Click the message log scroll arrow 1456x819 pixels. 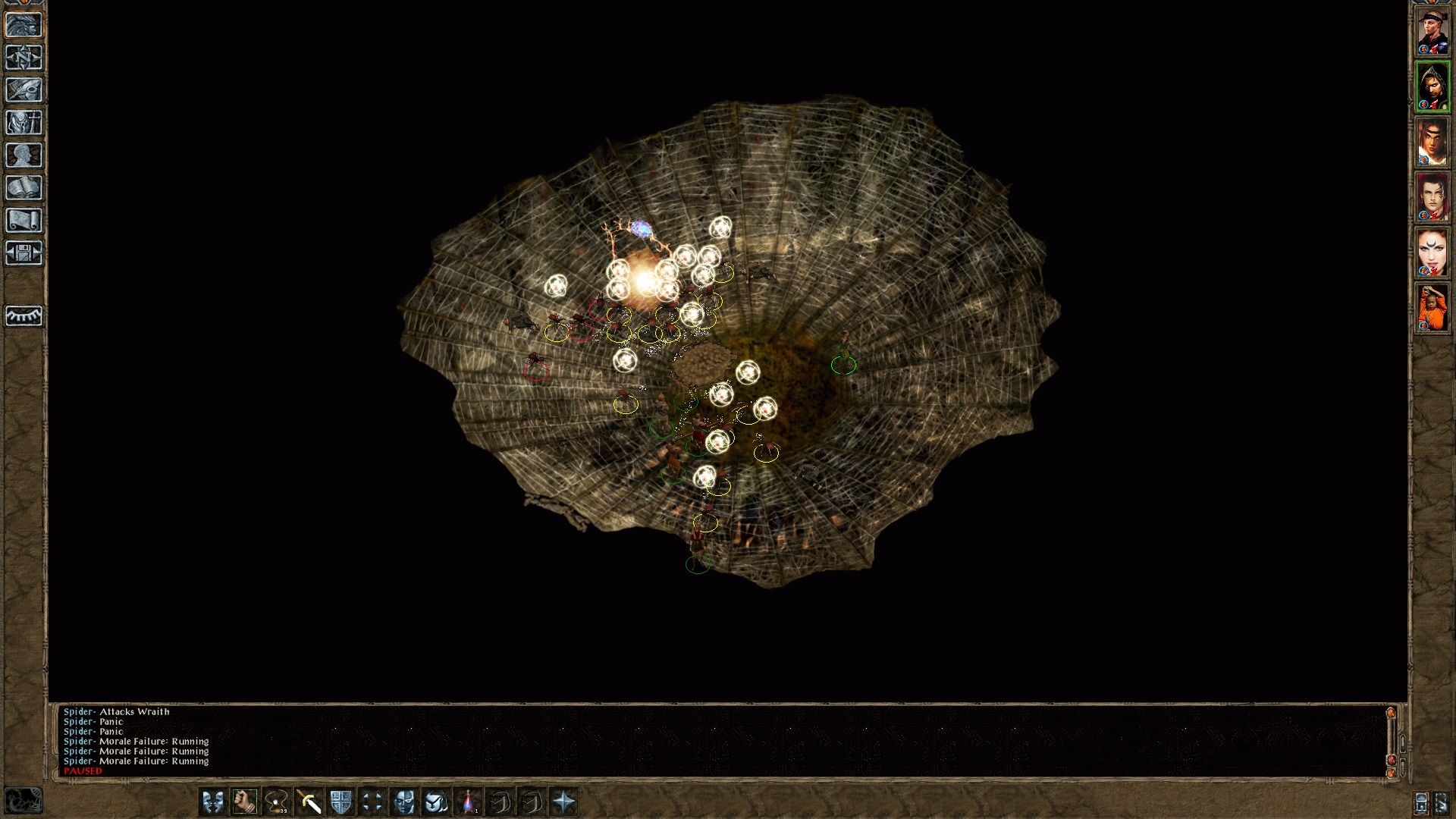click(1392, 713)
